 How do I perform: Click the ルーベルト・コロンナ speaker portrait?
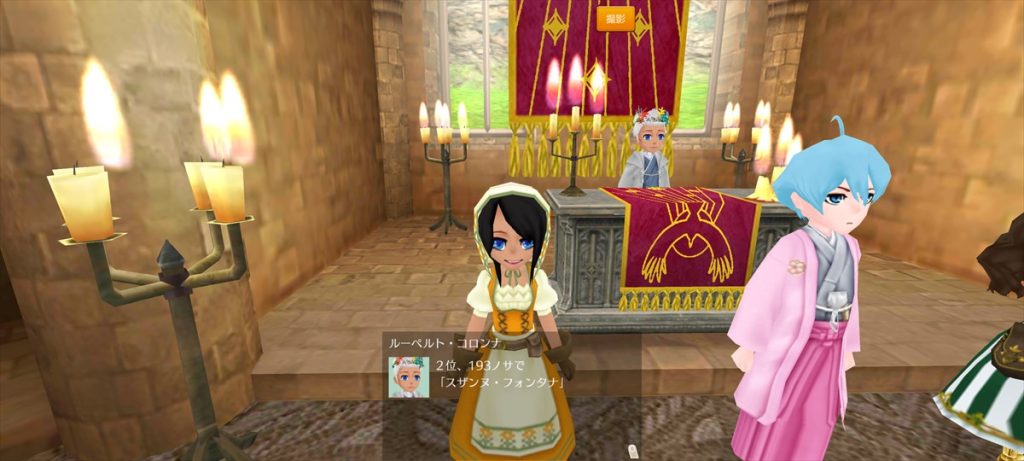click(408, 376)
